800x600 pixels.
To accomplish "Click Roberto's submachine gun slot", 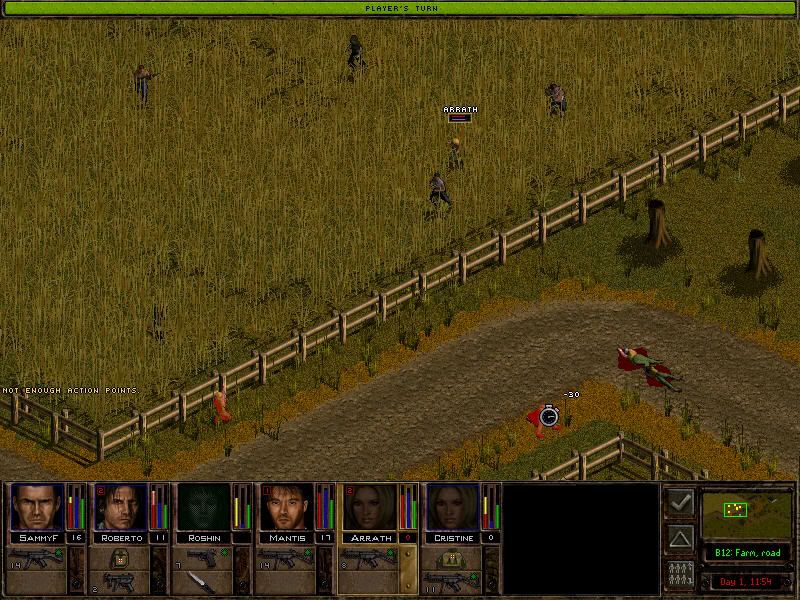I will 121,582.
